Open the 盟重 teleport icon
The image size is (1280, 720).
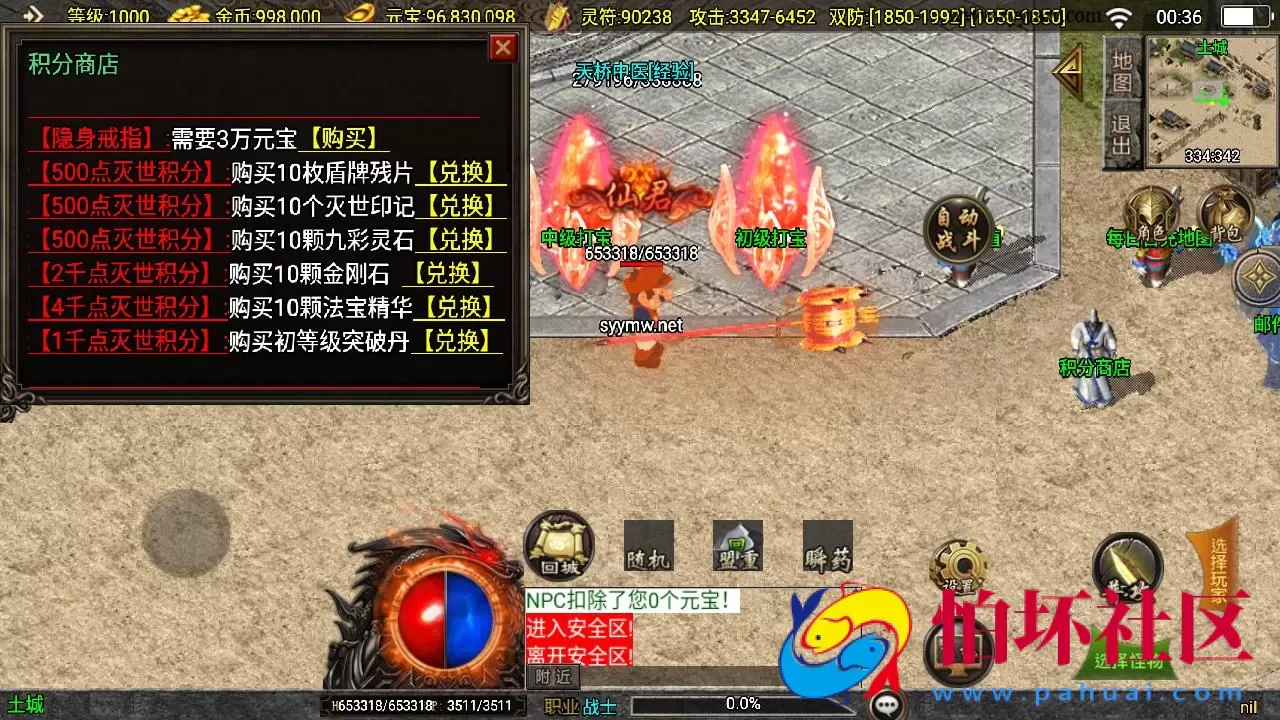[x=737, y=547]
